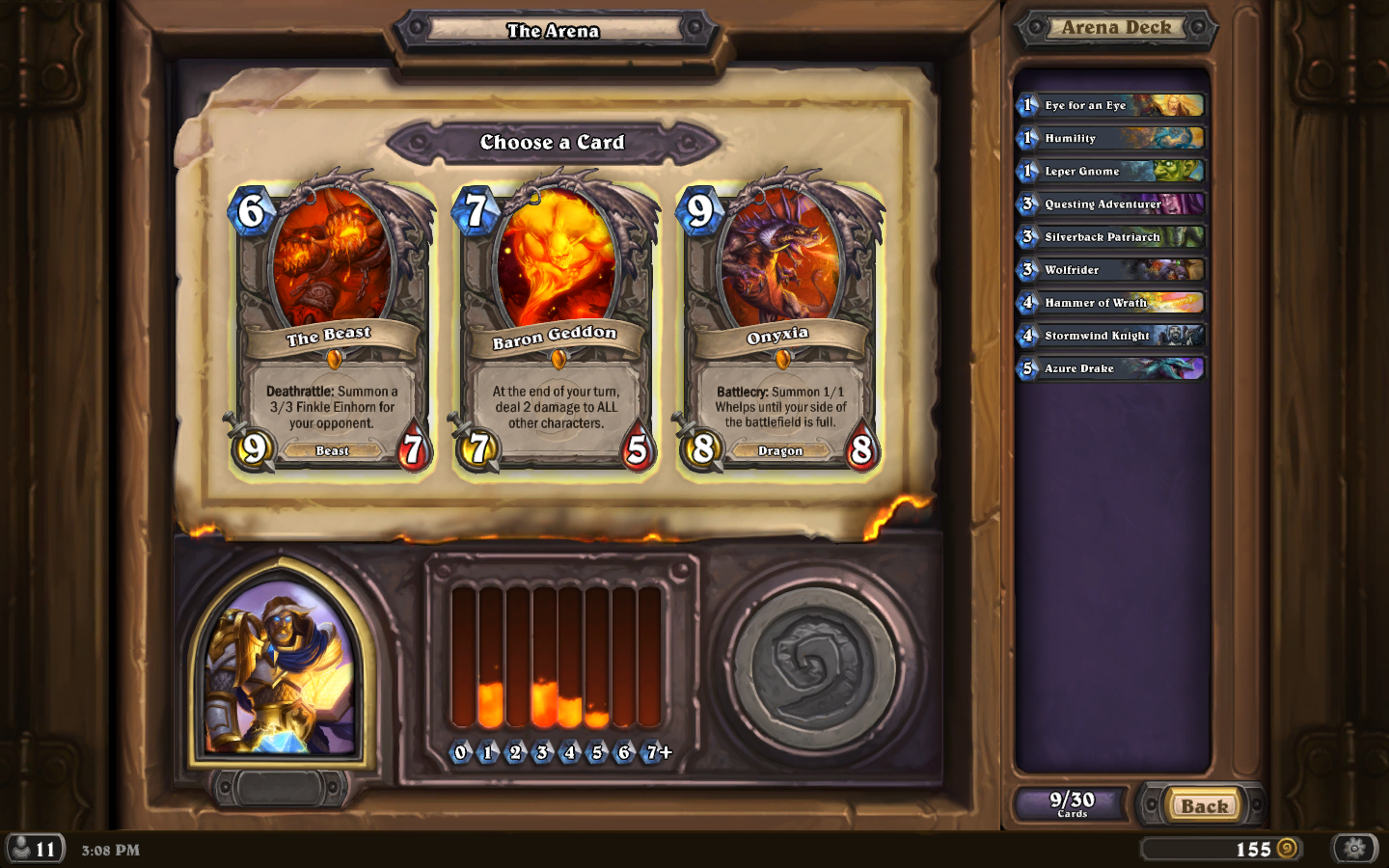The image size is (1389, 868).
Task: Select Humility in the Arena Deck list
Action: 1111,138
